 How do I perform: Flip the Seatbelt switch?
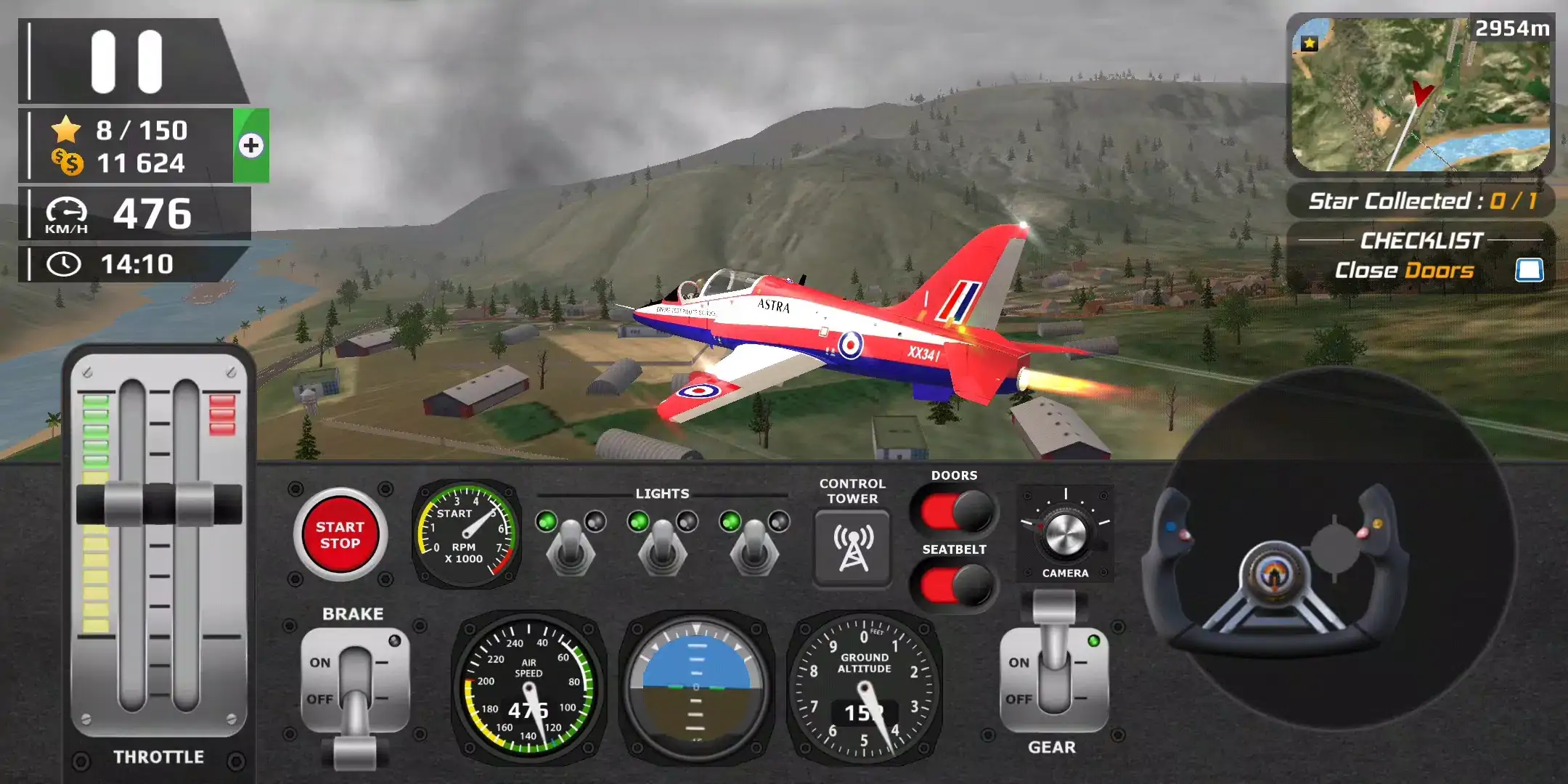coord(955,585)
